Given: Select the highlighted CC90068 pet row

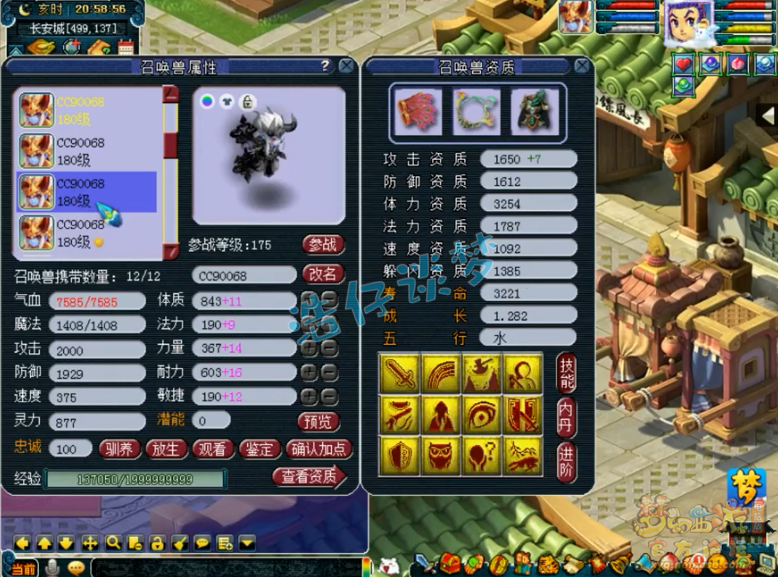Looking at the screenshot, I should click(x=87, y=192).
